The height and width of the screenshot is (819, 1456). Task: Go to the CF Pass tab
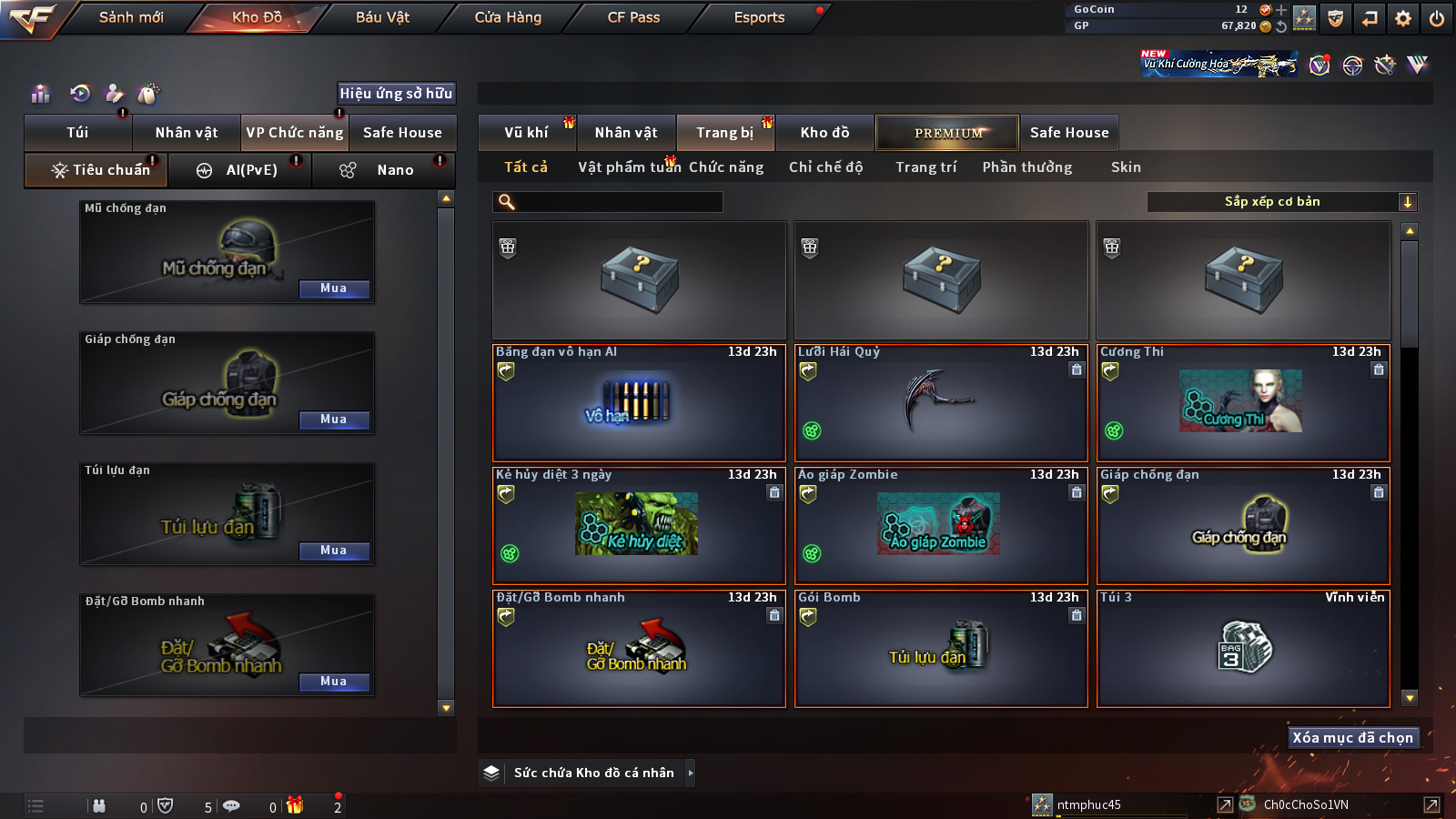(x=633, y=17)
